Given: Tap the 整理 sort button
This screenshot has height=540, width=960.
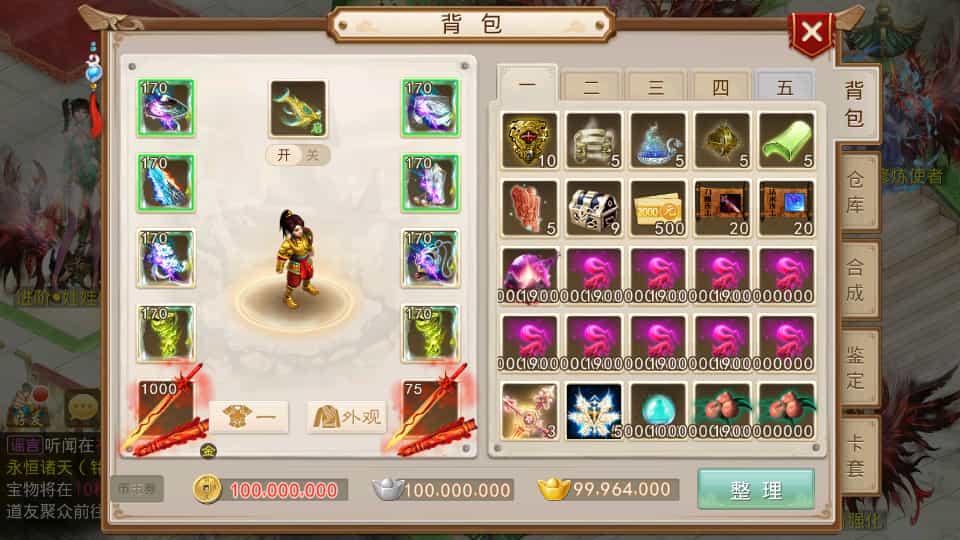Looking at the screenshot, I should (x=755, y=489).
